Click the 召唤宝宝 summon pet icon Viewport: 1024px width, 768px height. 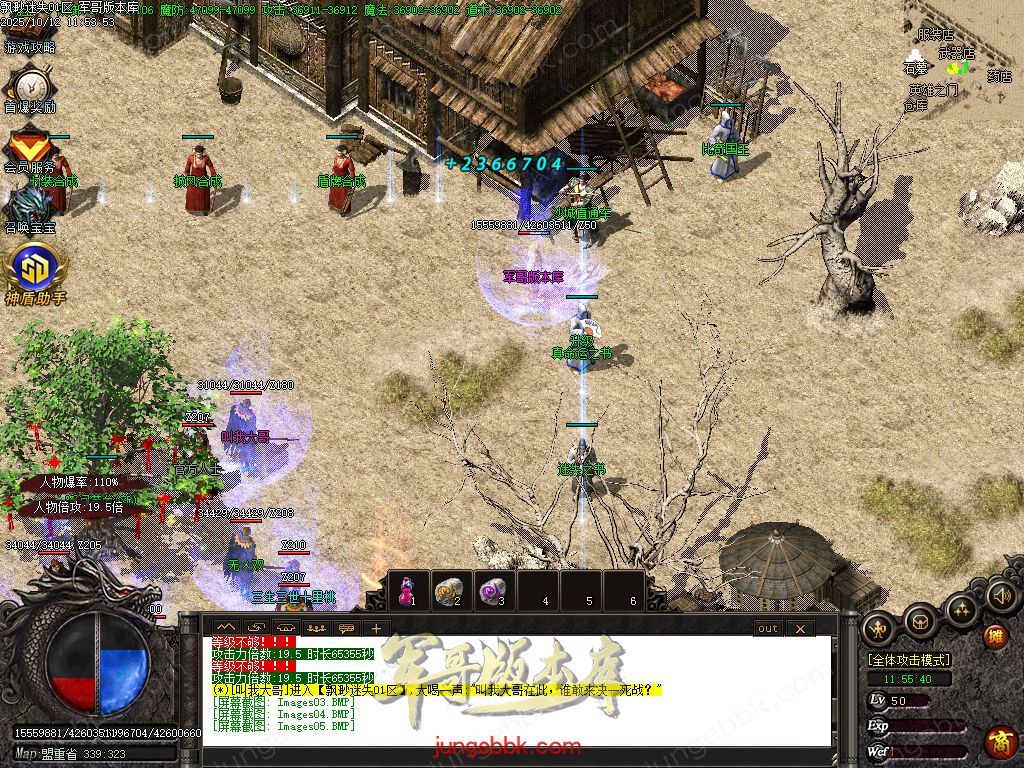tap(29, 206)
